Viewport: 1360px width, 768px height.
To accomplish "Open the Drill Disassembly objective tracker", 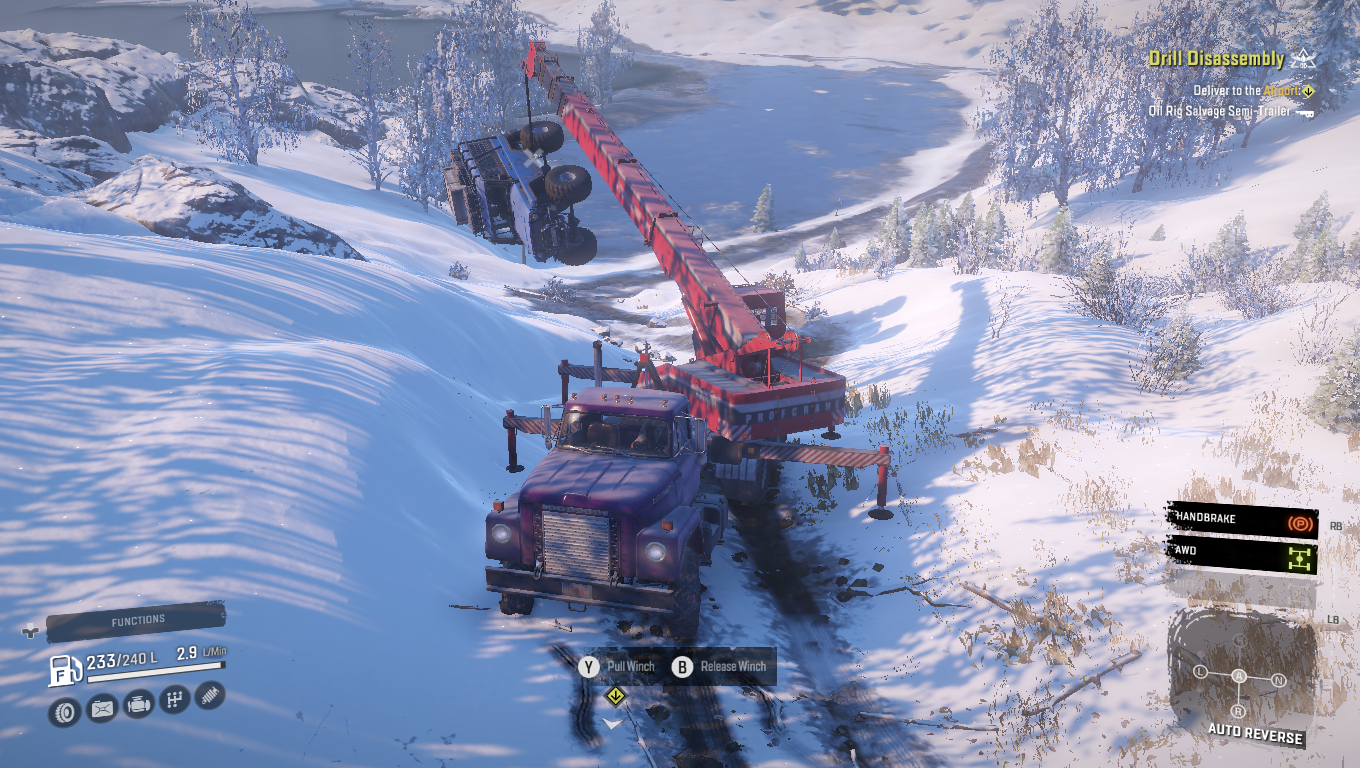I will coord(1216,59).
